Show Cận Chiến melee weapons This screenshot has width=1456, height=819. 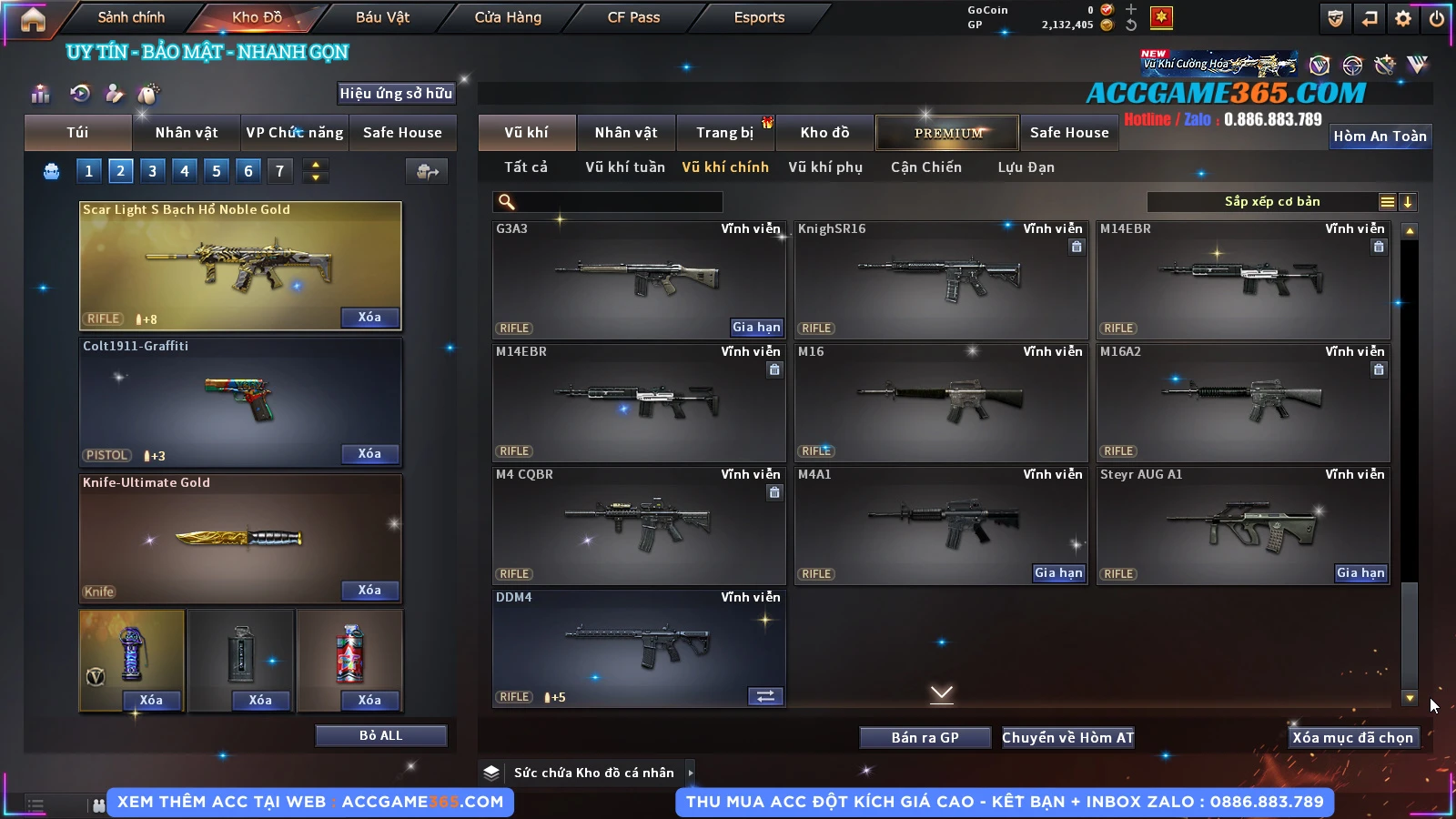coord(925,167)
